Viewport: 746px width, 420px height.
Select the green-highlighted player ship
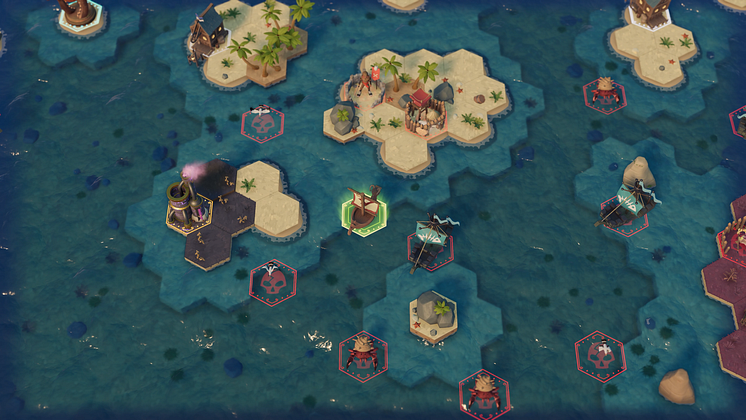point(365,211)
